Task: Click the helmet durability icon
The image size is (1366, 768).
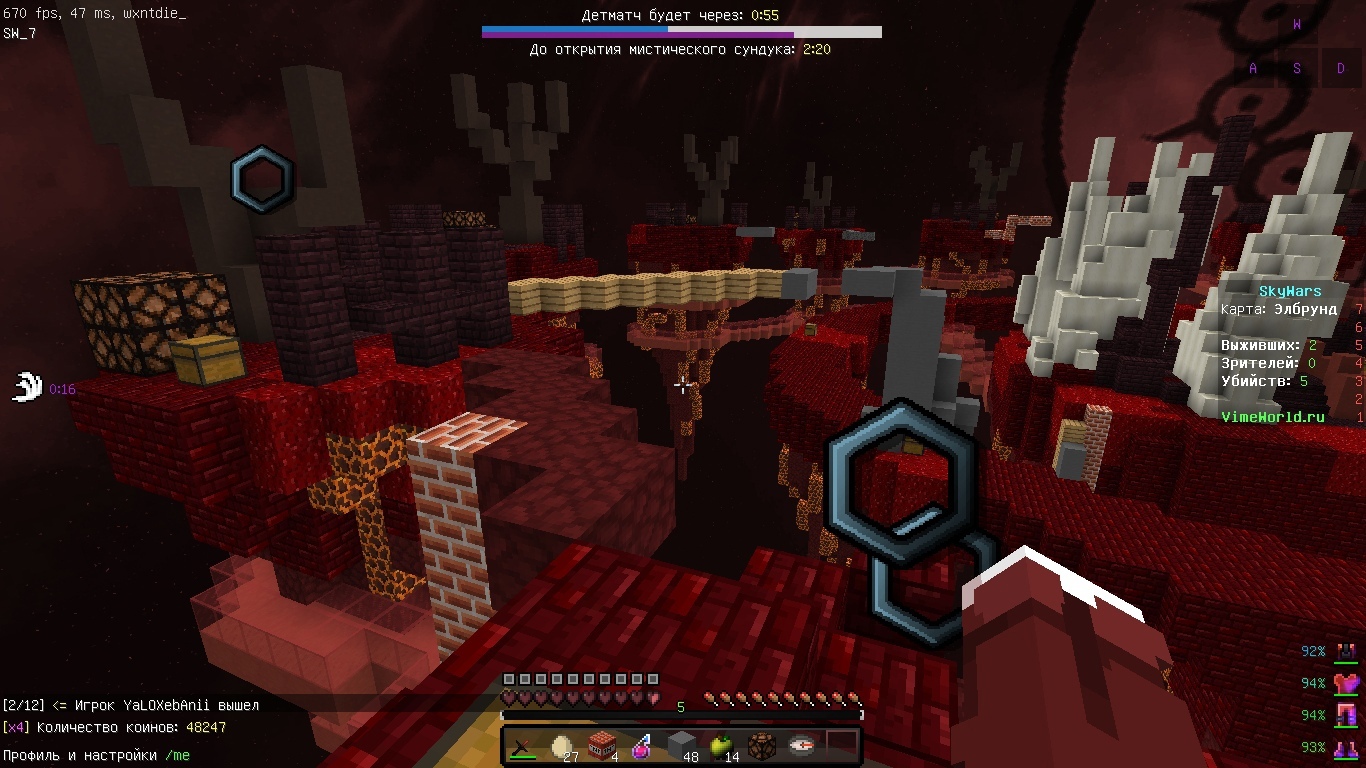Action: 1347,652
